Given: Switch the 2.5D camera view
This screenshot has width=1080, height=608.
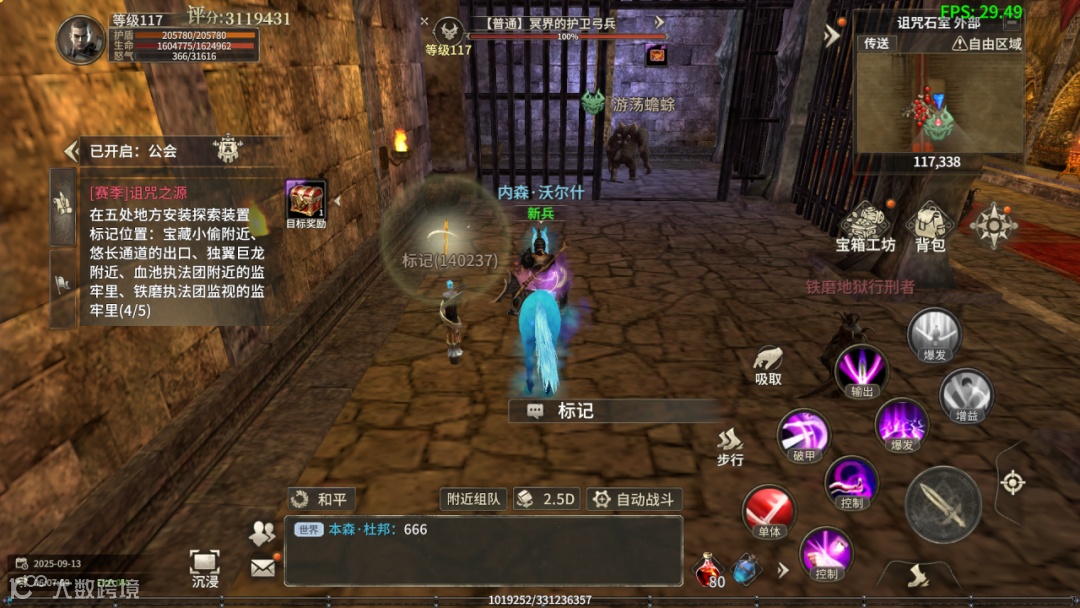Looking at the screenshot, I should pos(546,499).
